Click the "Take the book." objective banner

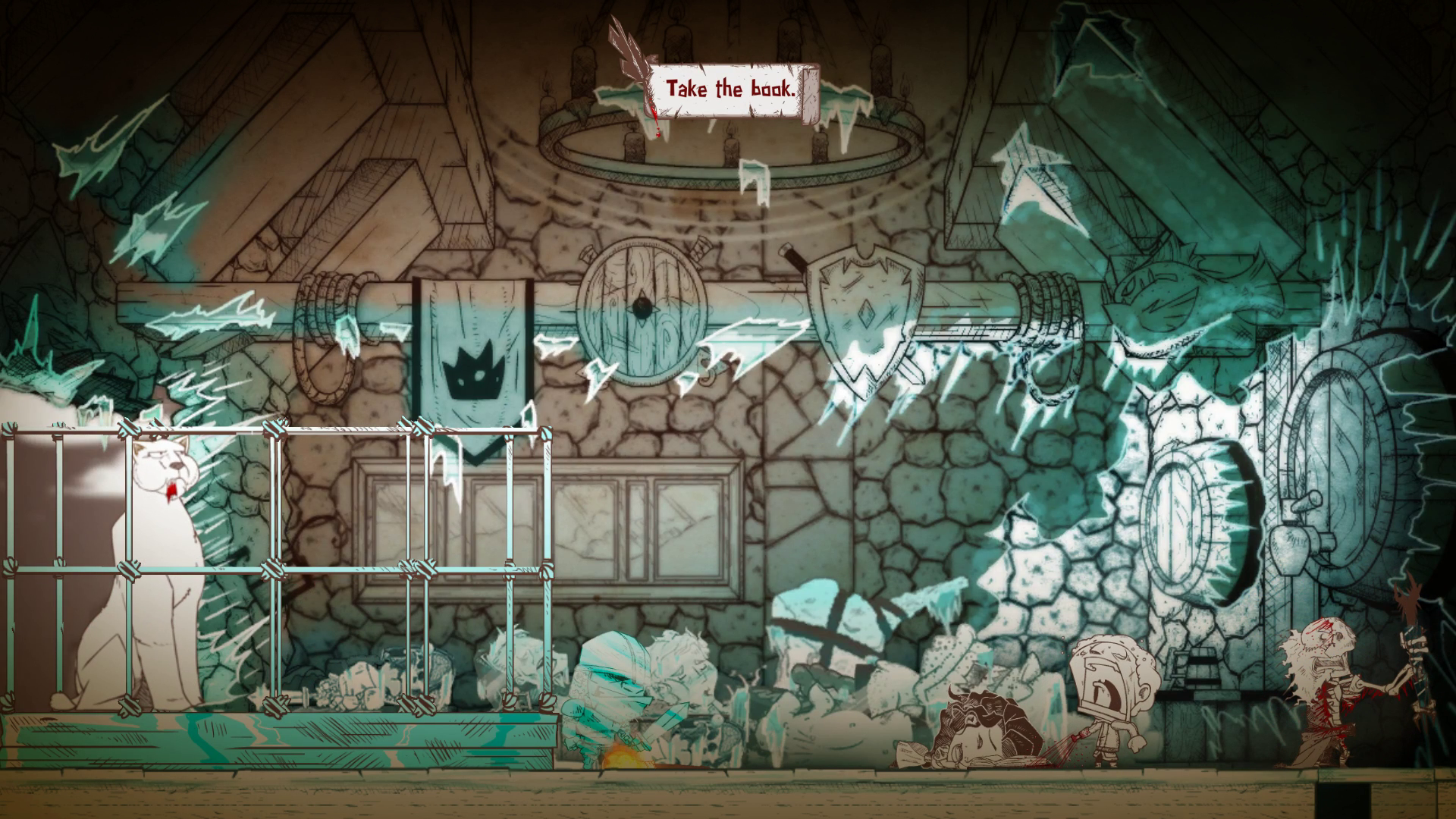(x=730, y=89)
